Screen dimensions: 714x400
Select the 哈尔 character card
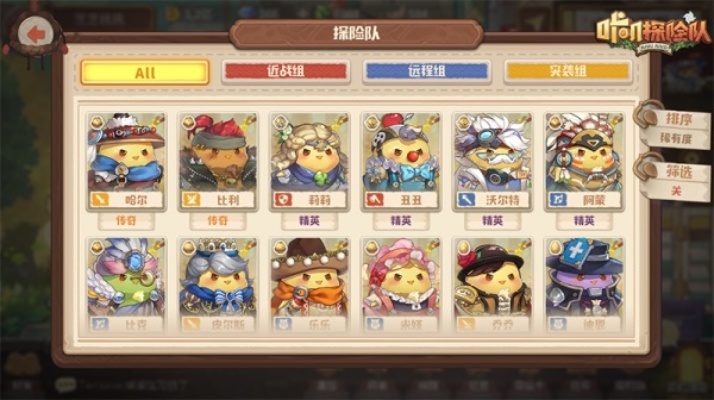click(126, 160)
